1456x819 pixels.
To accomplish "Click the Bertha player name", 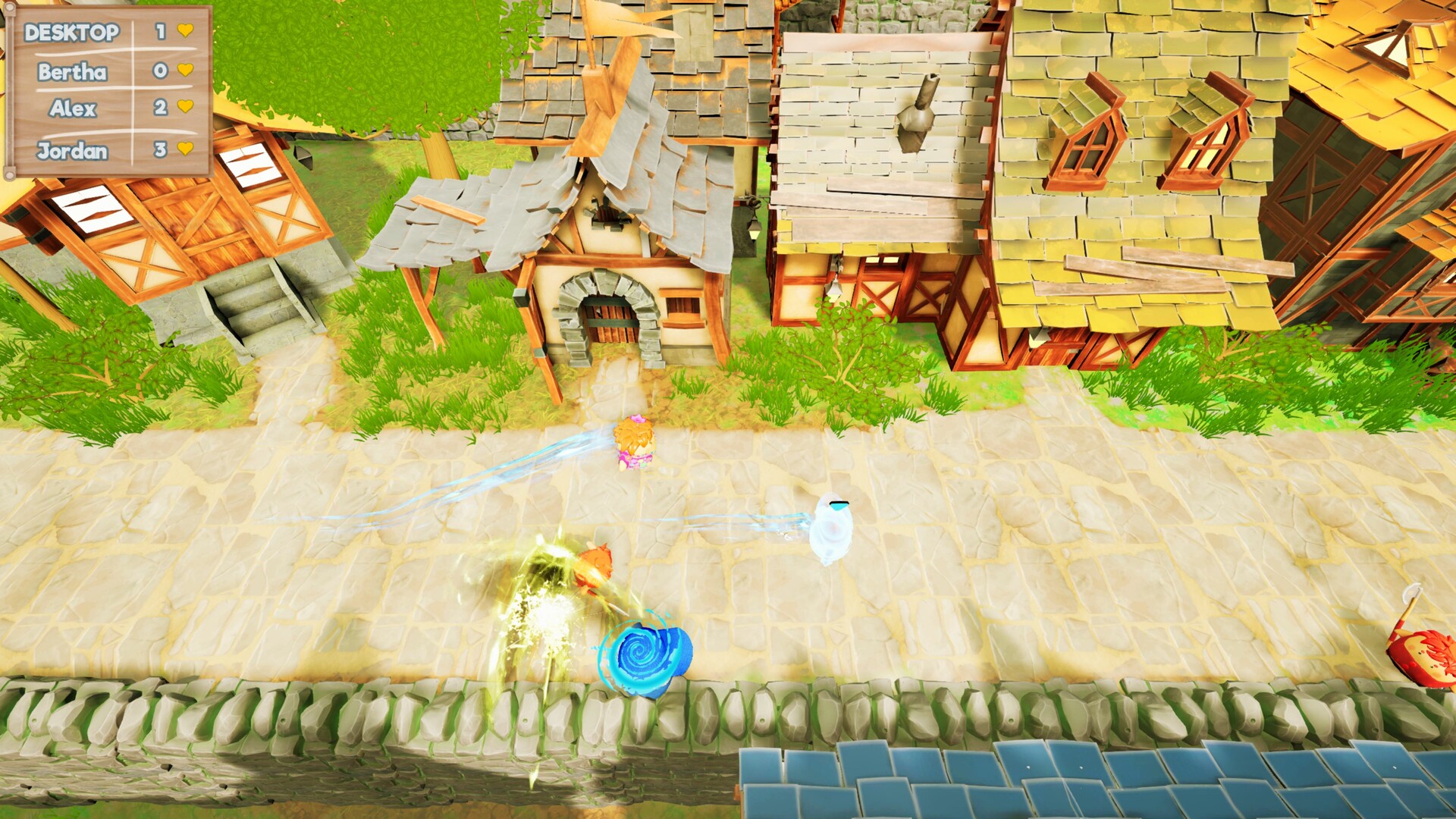I will pyautogui.click(x=72, y=73).
